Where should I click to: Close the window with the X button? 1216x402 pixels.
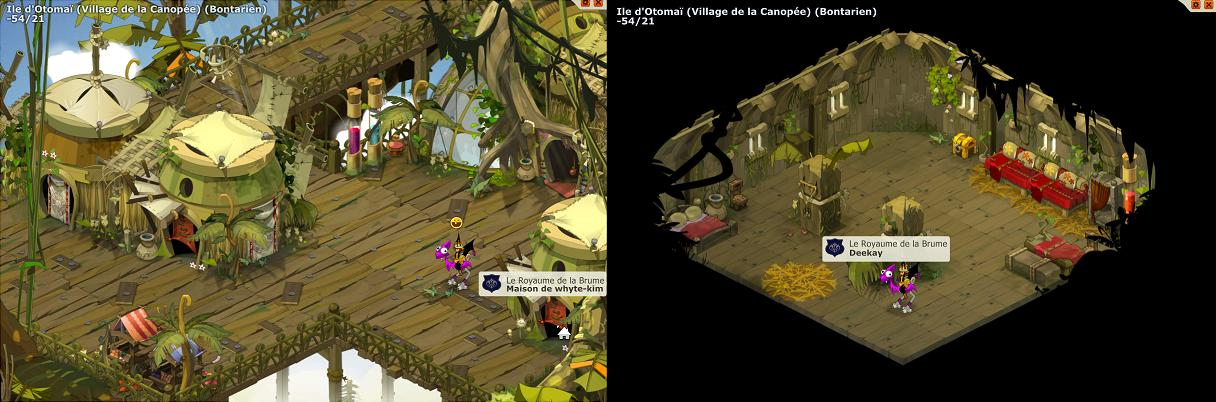pyautogui.click(x=1208, y=5)
